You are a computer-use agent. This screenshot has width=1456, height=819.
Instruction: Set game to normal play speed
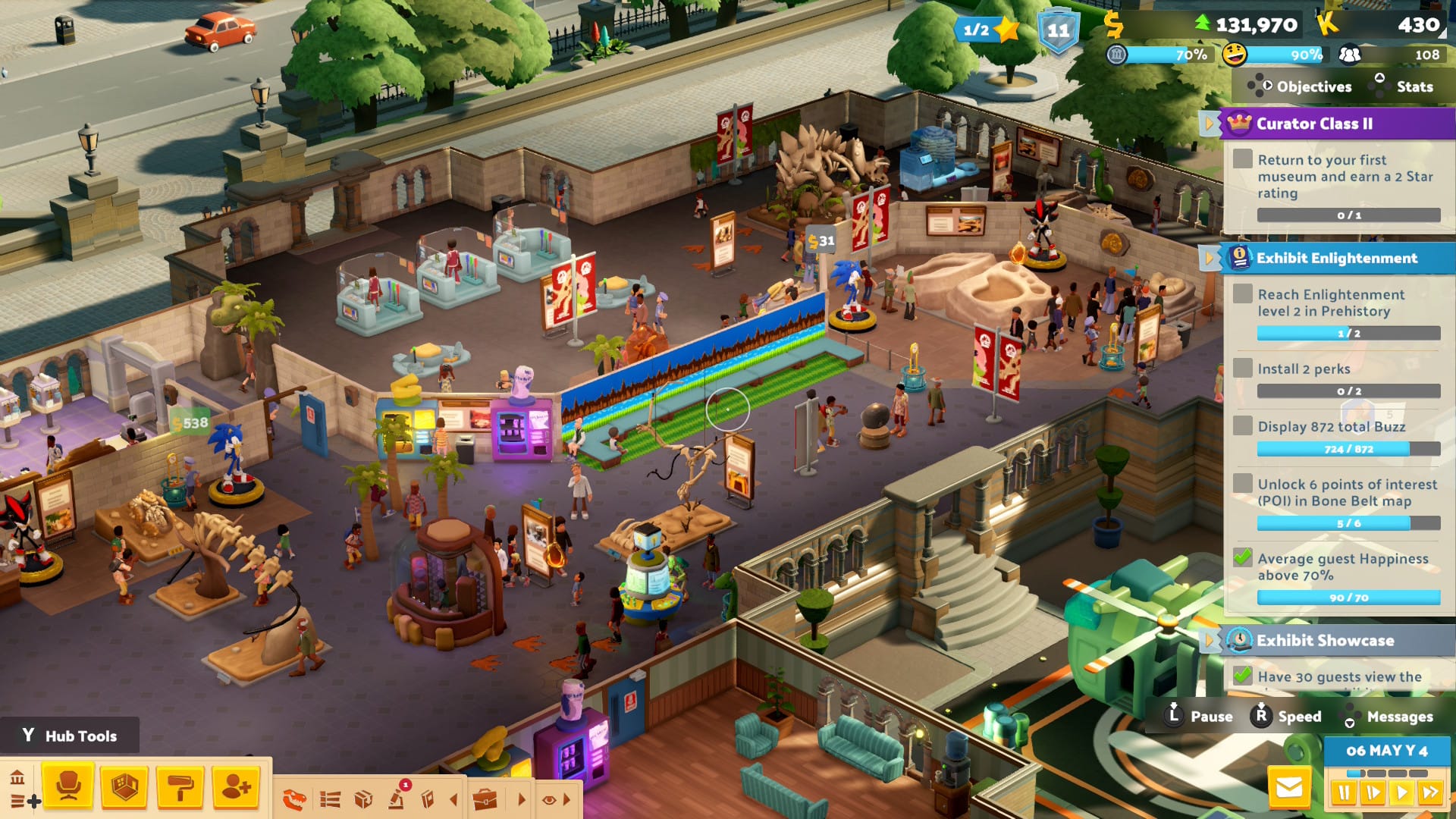click(x=1402, y=793)
